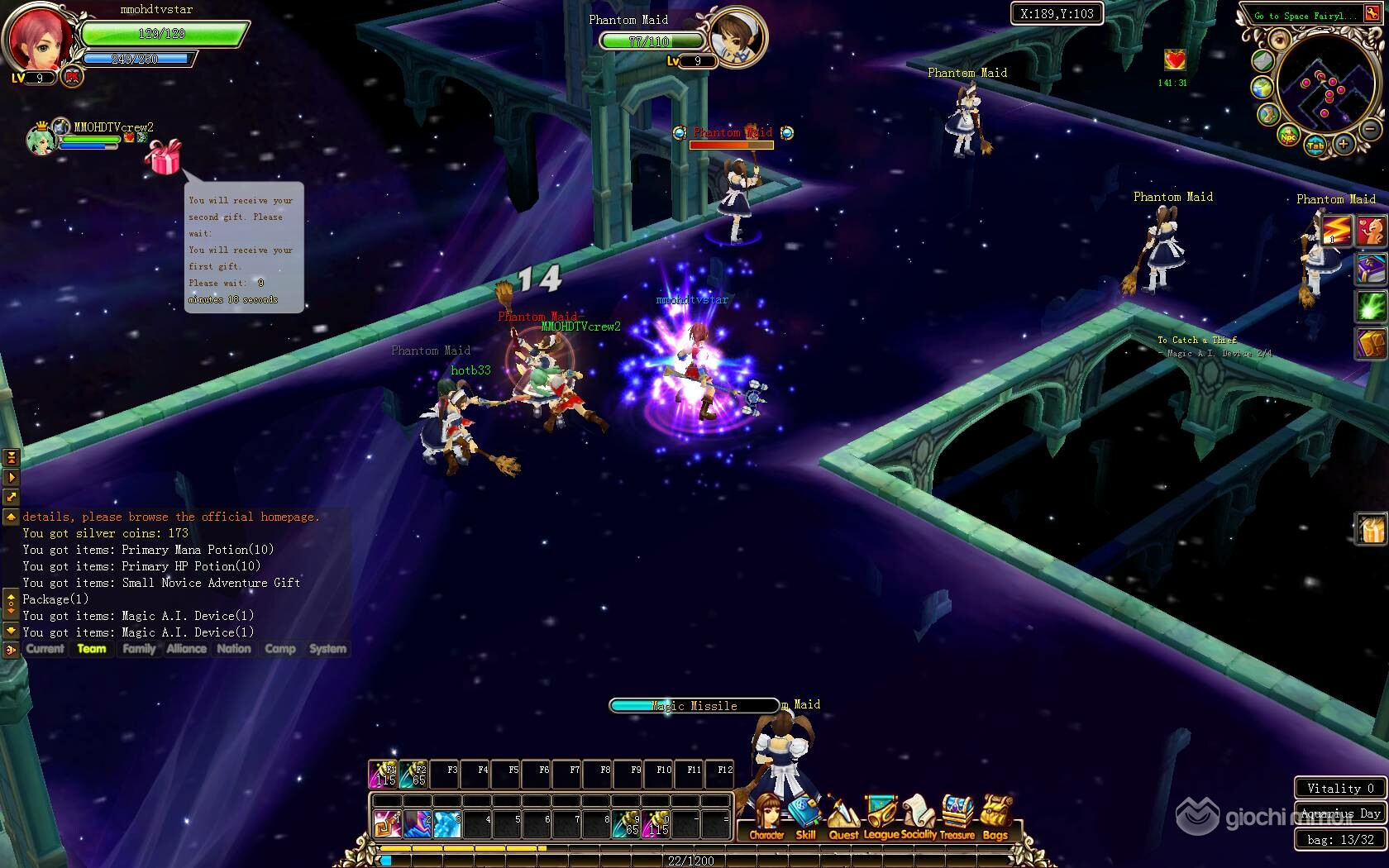Open settings via the wrench icon
Screen dimensions: 1389x868
pyautogui.click(x=1372, y=14)
